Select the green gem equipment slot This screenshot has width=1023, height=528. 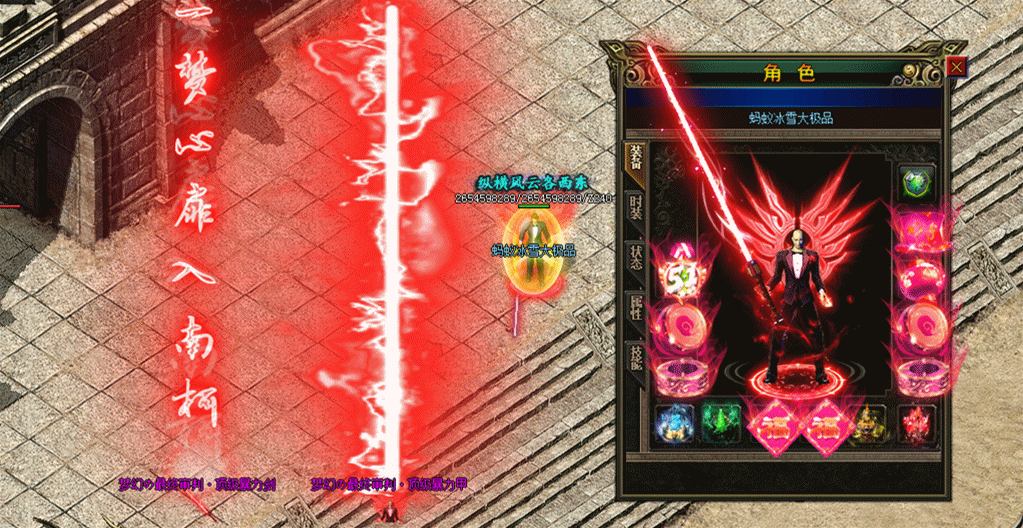916,183
